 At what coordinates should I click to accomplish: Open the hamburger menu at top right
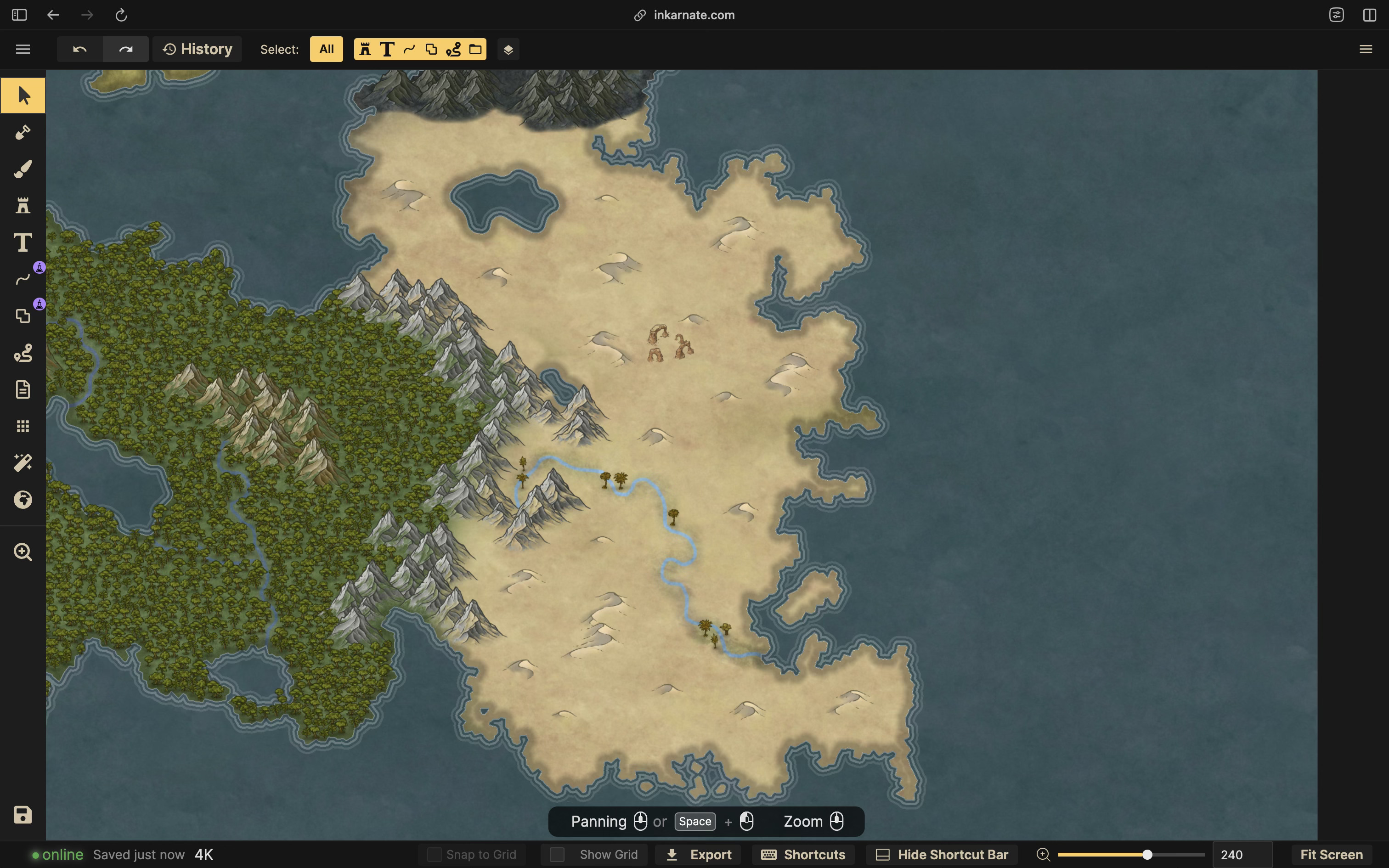1366,49
